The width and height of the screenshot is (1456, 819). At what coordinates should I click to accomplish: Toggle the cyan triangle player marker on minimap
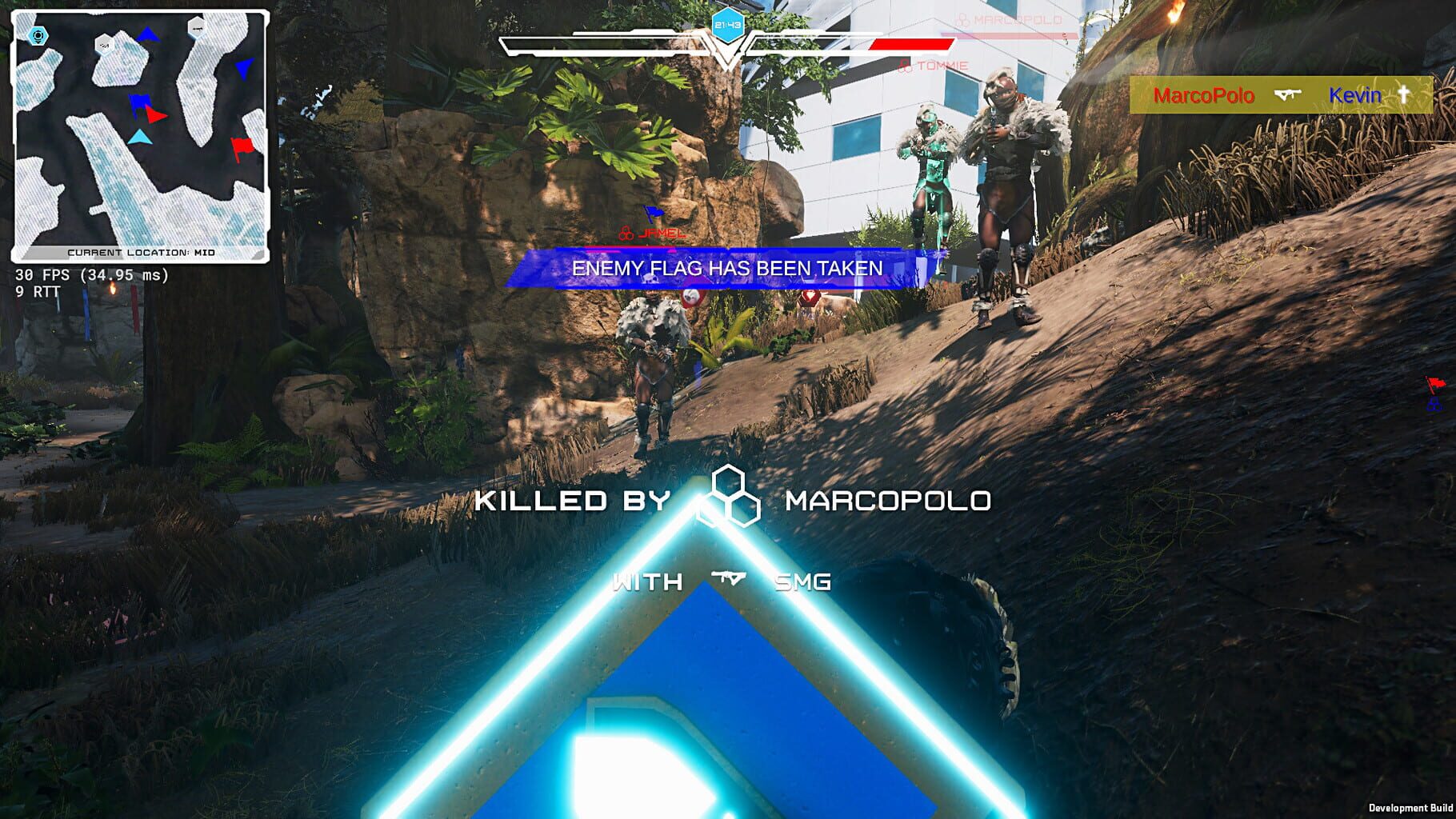(x=141, y=138)
